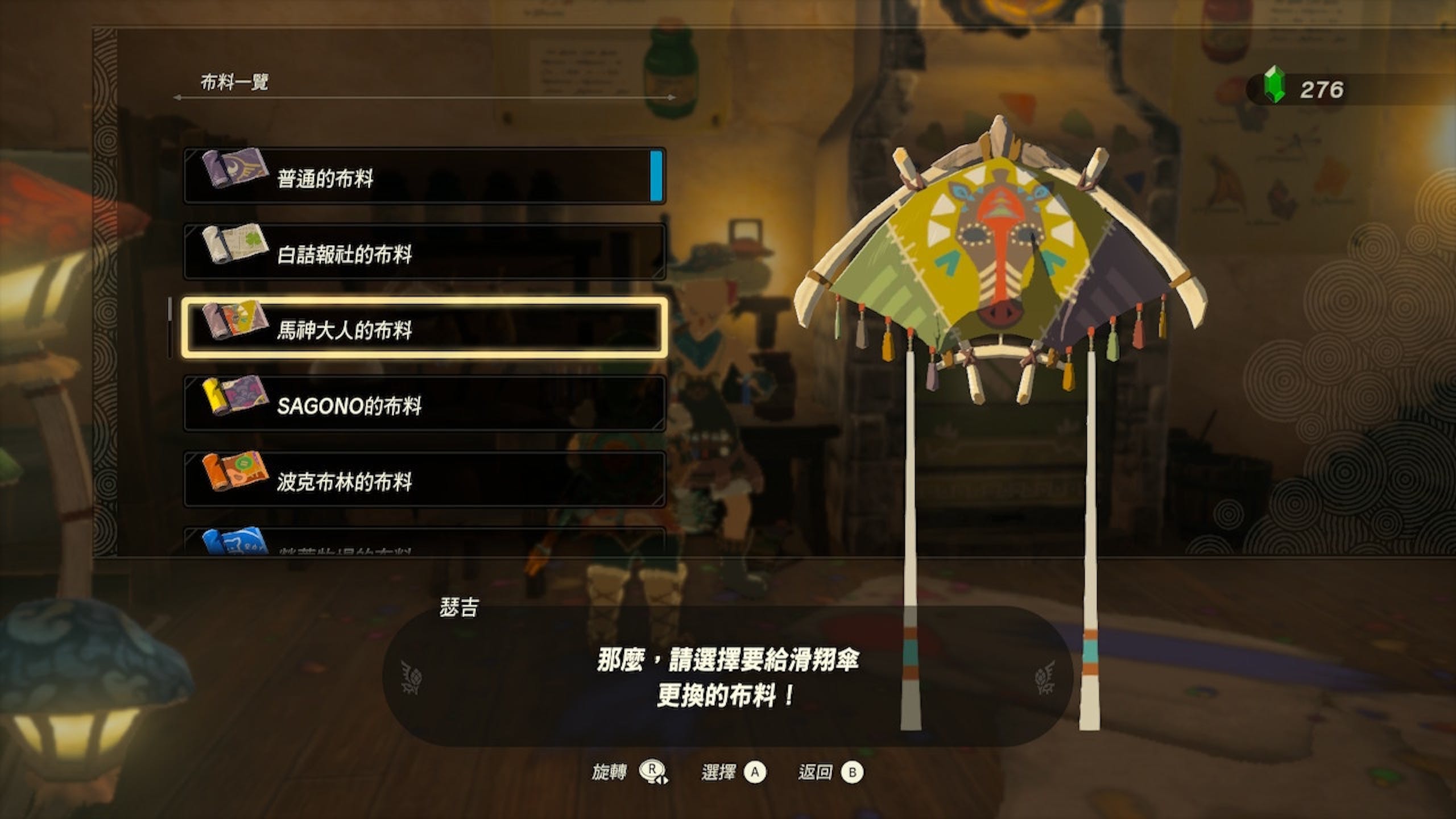Select SAGONO的布料 from the fabric list
Viewport: 1456px width, 819px height.
[x=424, y=404]
